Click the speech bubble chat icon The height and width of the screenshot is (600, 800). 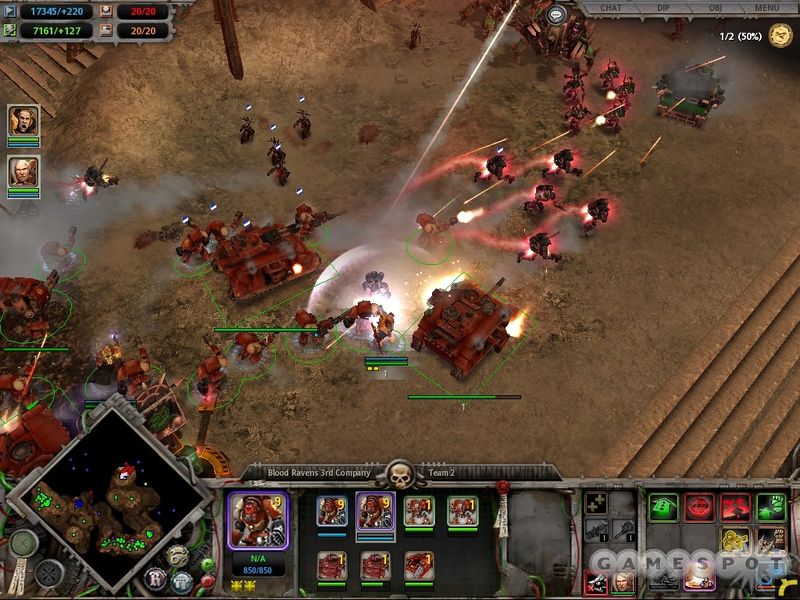point(556,13)
